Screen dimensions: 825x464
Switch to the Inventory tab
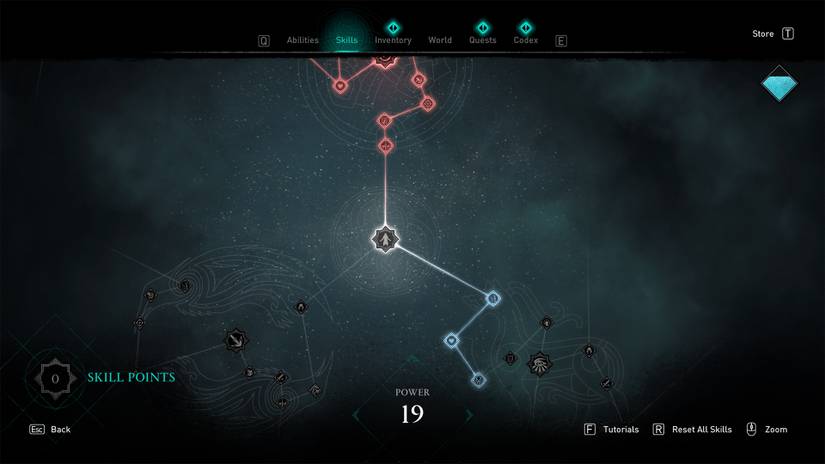(393, 41)
